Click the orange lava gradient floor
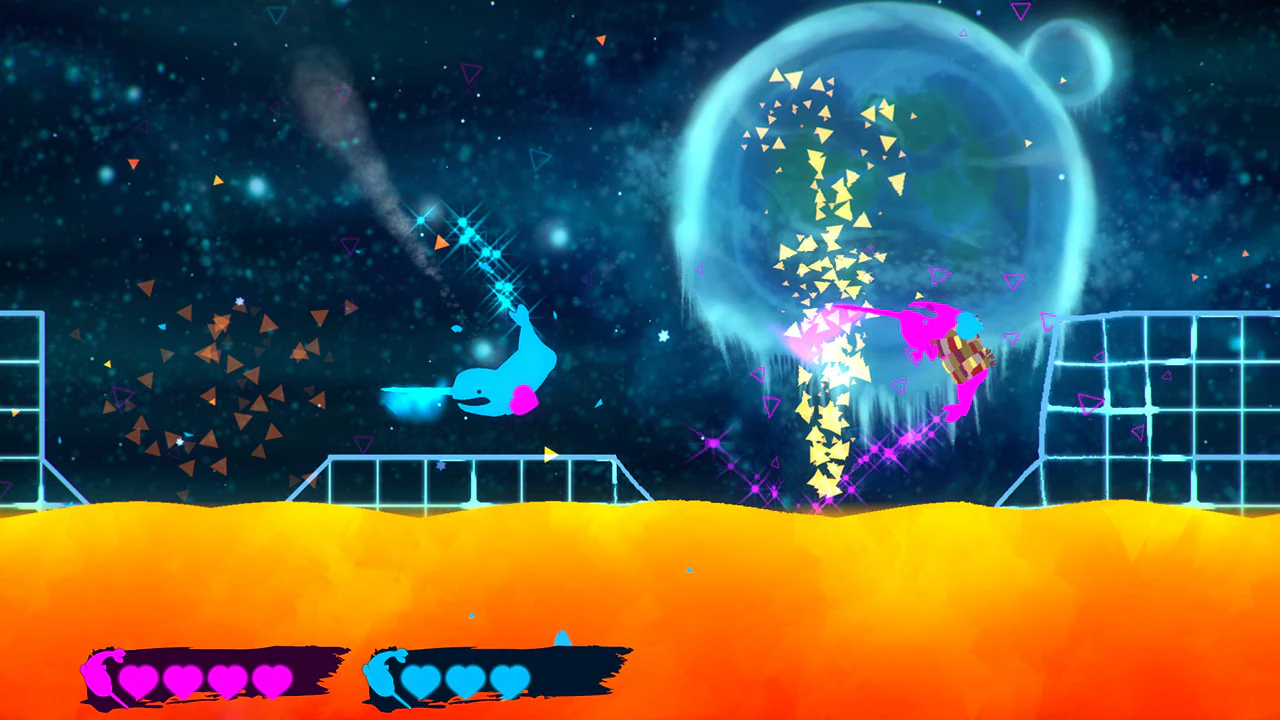The width and height of the screenshot is (1280, 720). (x=640, y=580)
